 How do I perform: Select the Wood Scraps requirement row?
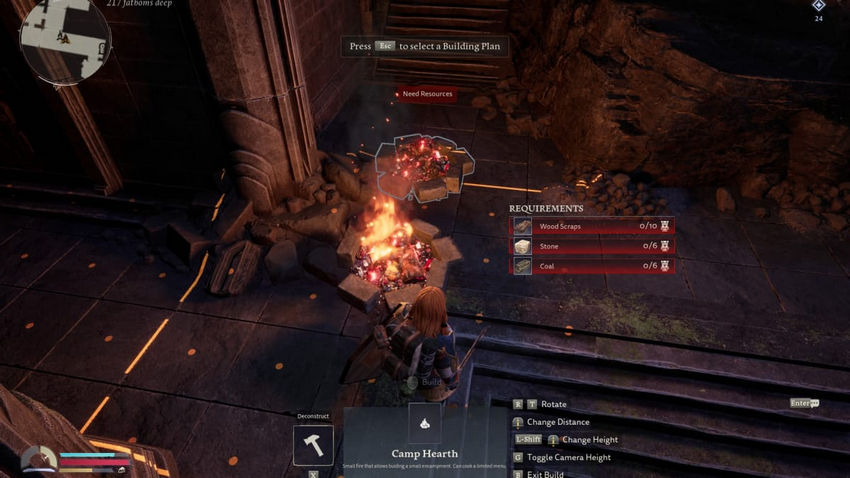[593, 226]
